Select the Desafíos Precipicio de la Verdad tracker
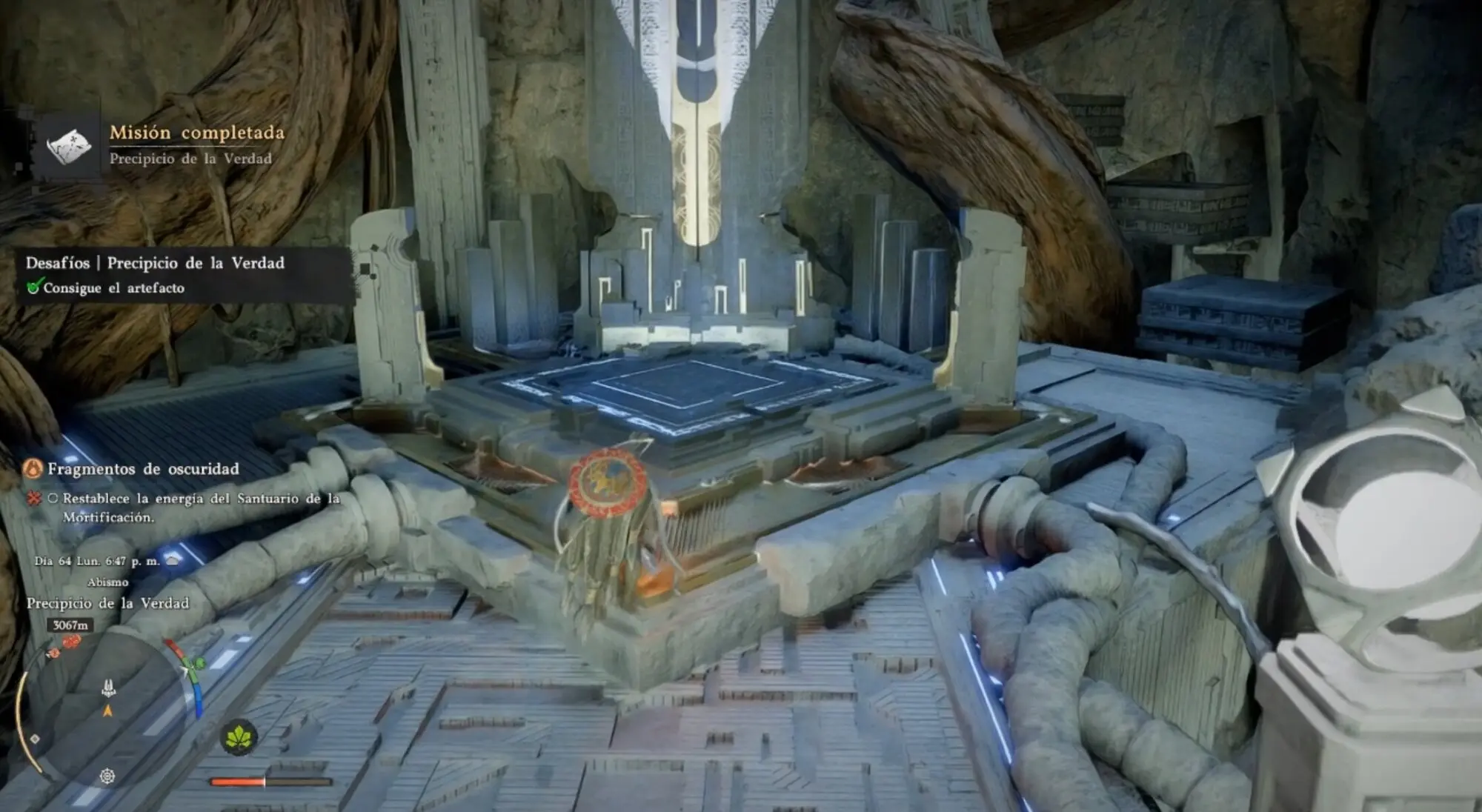This screenshot has height=812, width=1482. 155,263
